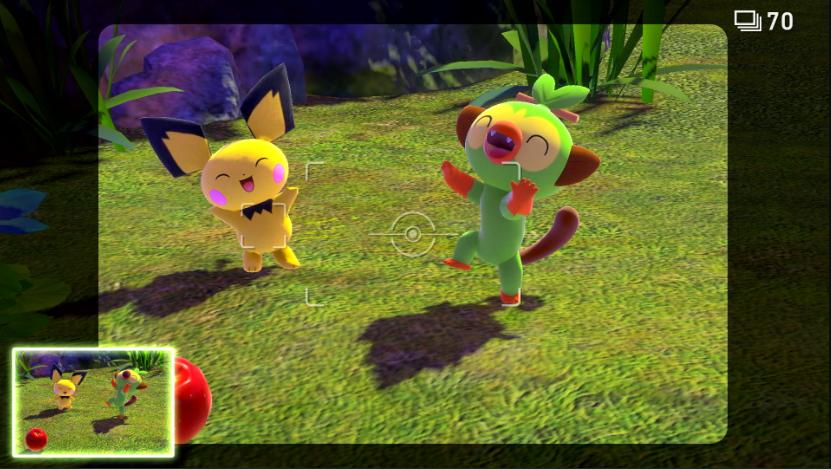Click the Poké Ball camera reticle
Image resolution: width=831 pixels, height=469 pixels.
pyautogui.click(x=412, y=234)
